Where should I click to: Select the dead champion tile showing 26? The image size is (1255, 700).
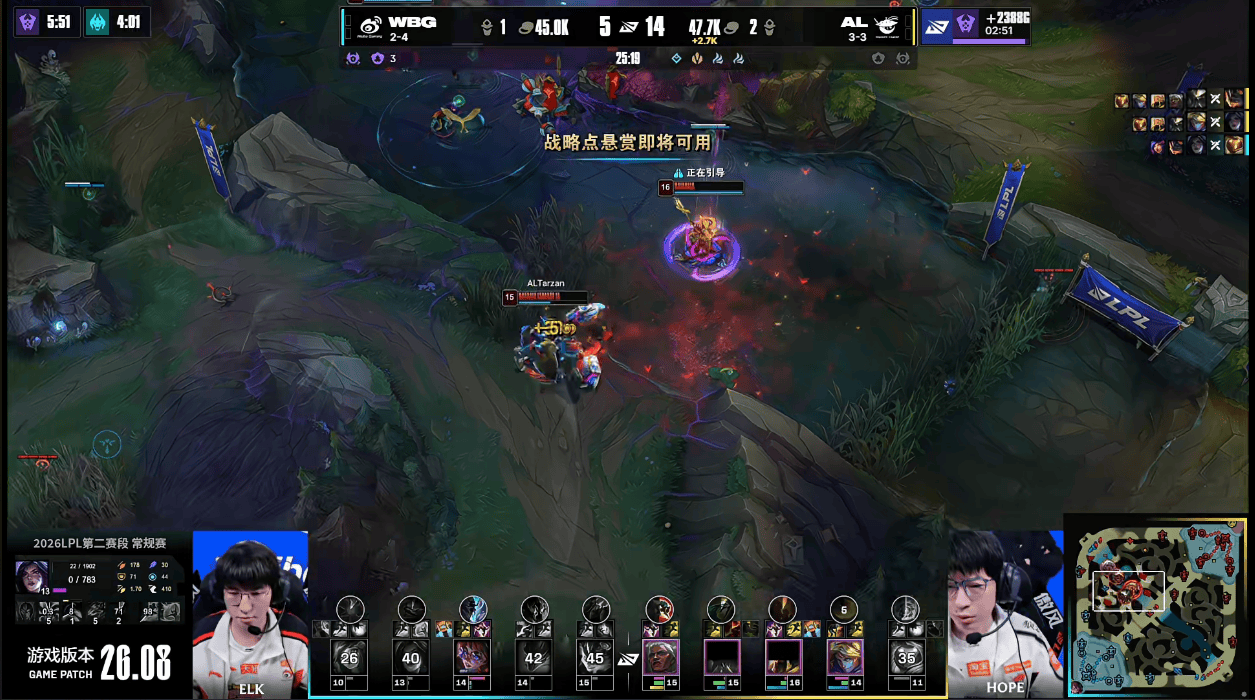(349, 657)
